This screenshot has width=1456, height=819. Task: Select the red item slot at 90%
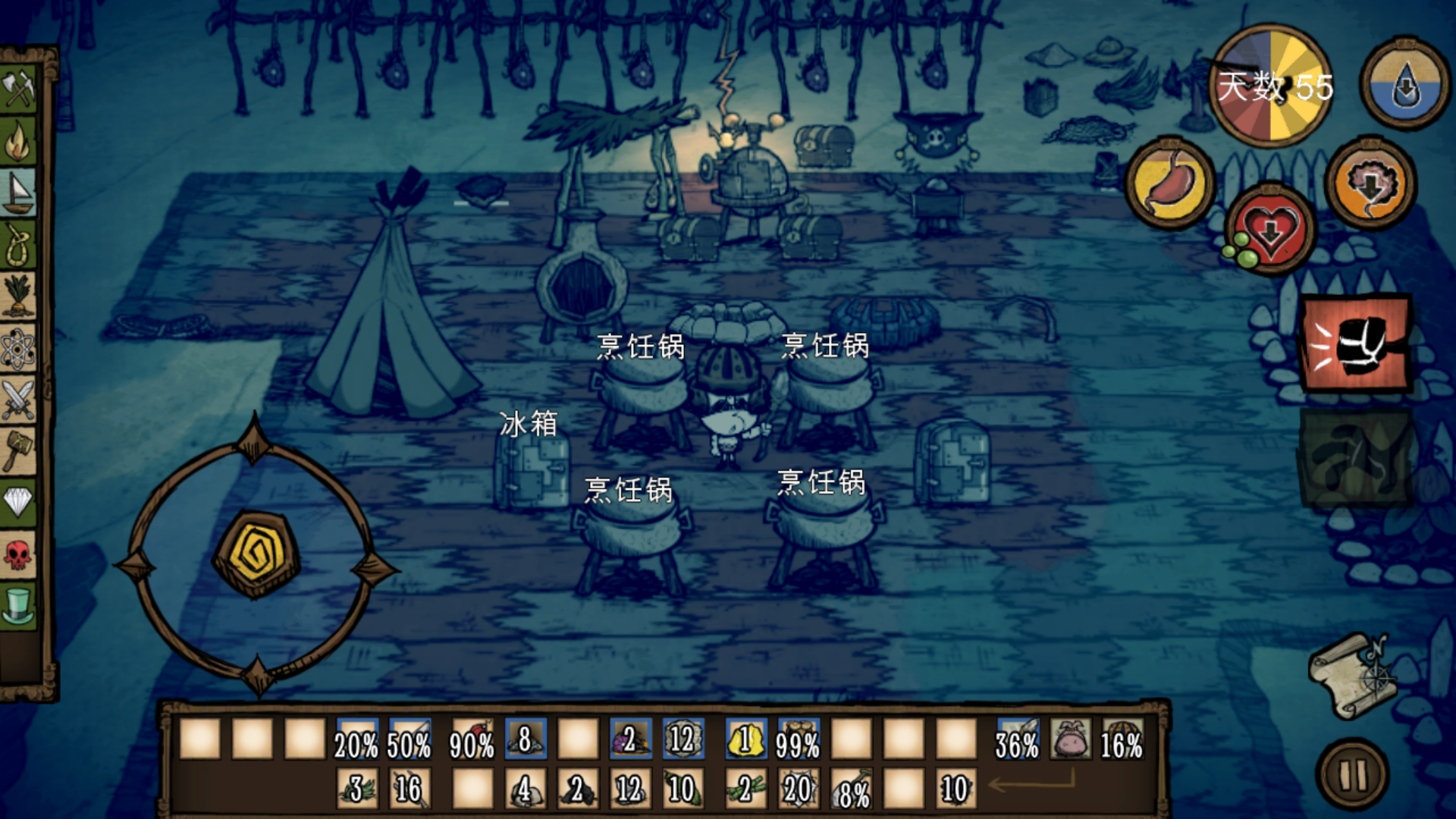(472, 739)
